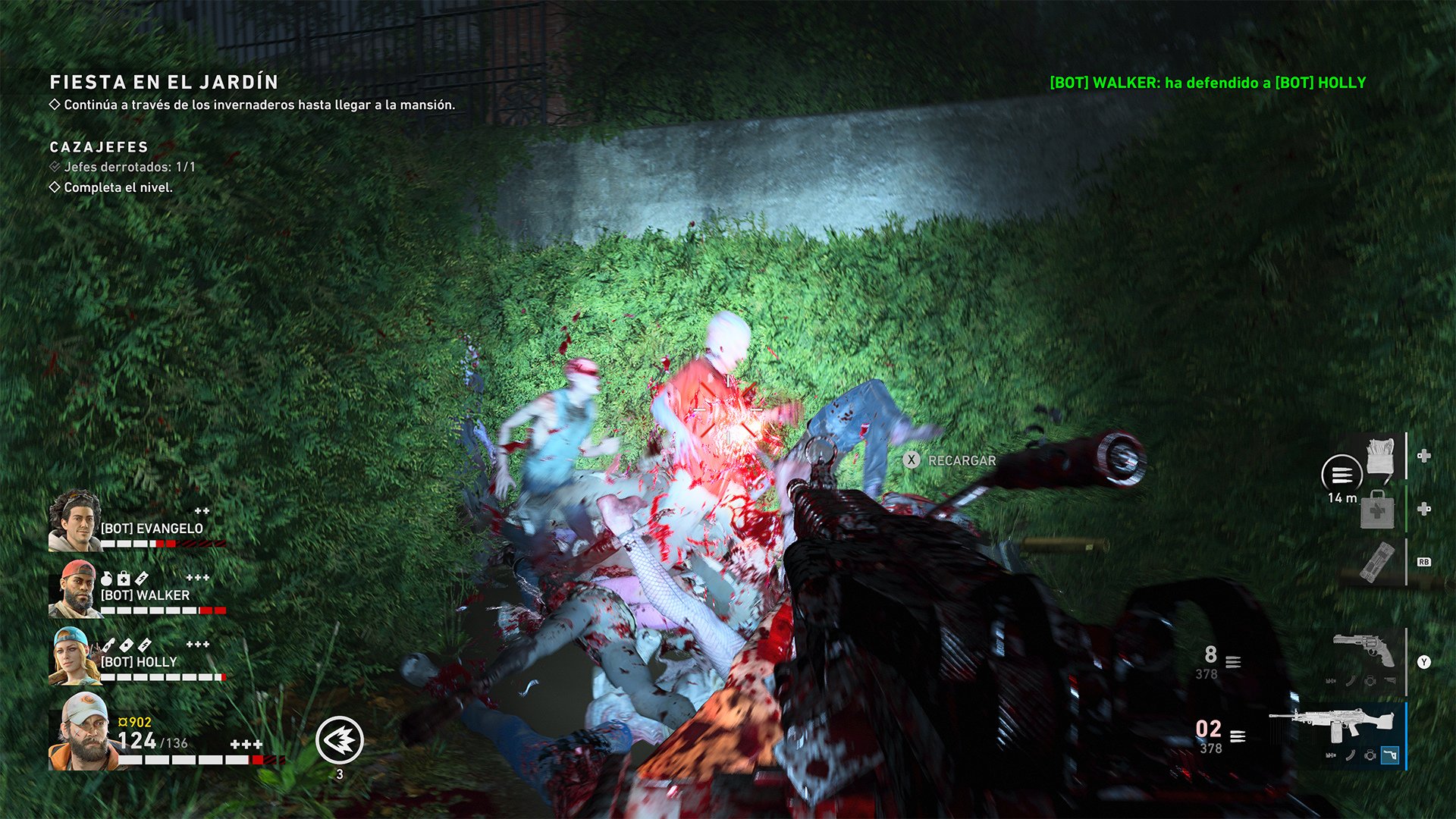Click the Cazajefes secondary objective tracker
The image size is (1456, 819).
[99, 147]
